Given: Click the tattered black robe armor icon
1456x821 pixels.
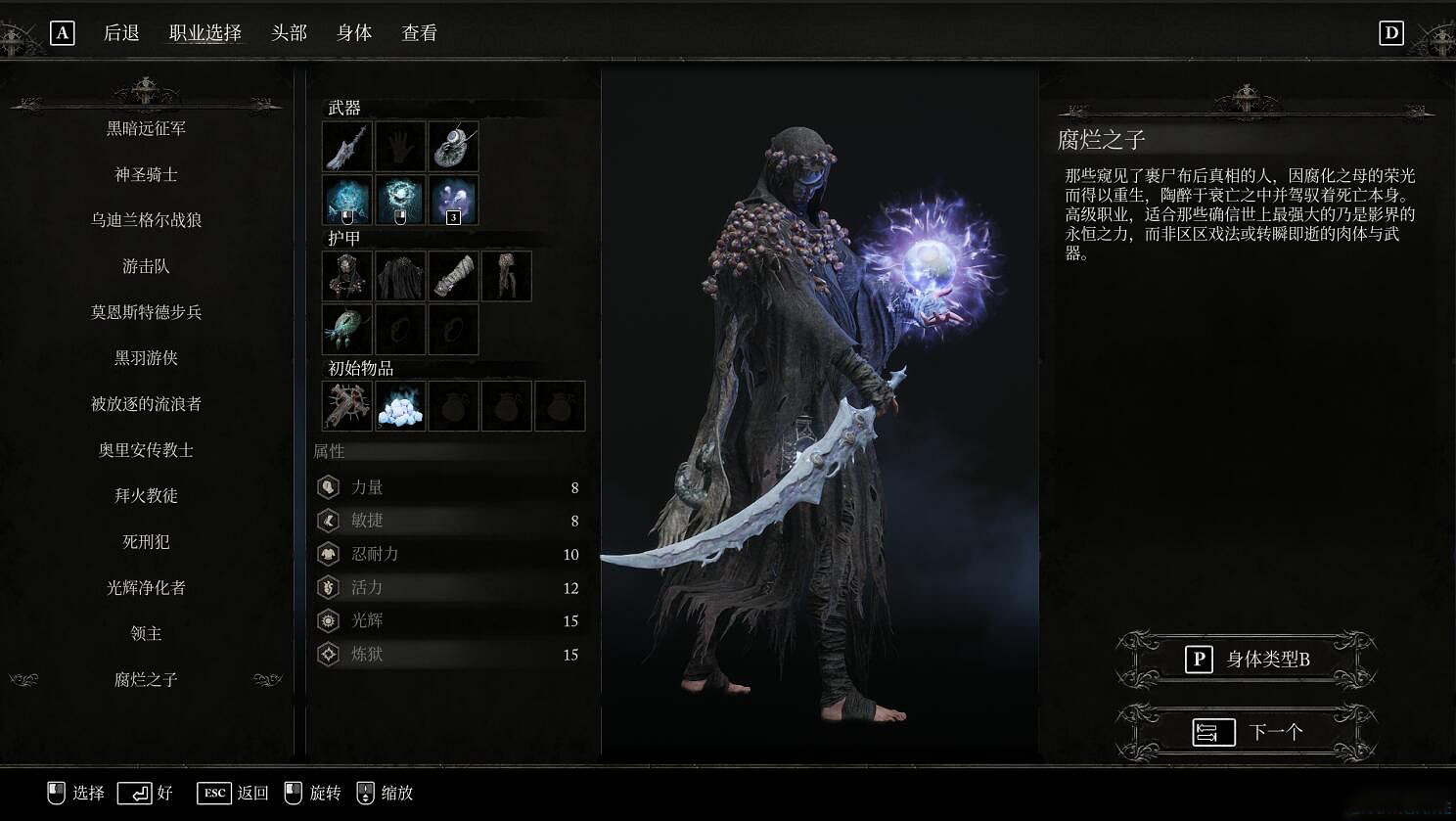Looking at the screenshot, I should coord(400,275).
